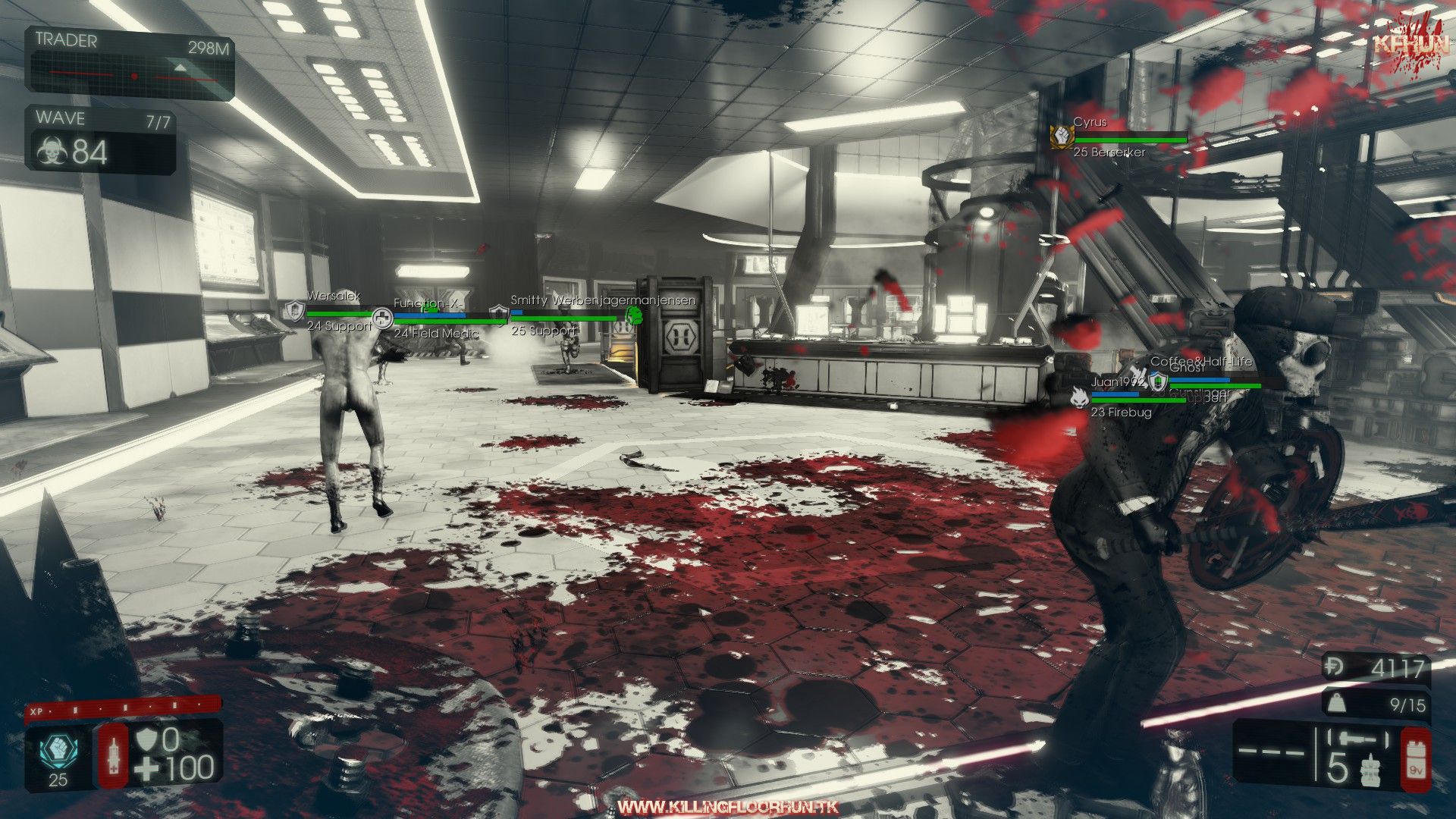The height and width of the screenshot is (819, 1456).
Task: Select Juan1992's Firebug perk badge
Action: 1079,395
